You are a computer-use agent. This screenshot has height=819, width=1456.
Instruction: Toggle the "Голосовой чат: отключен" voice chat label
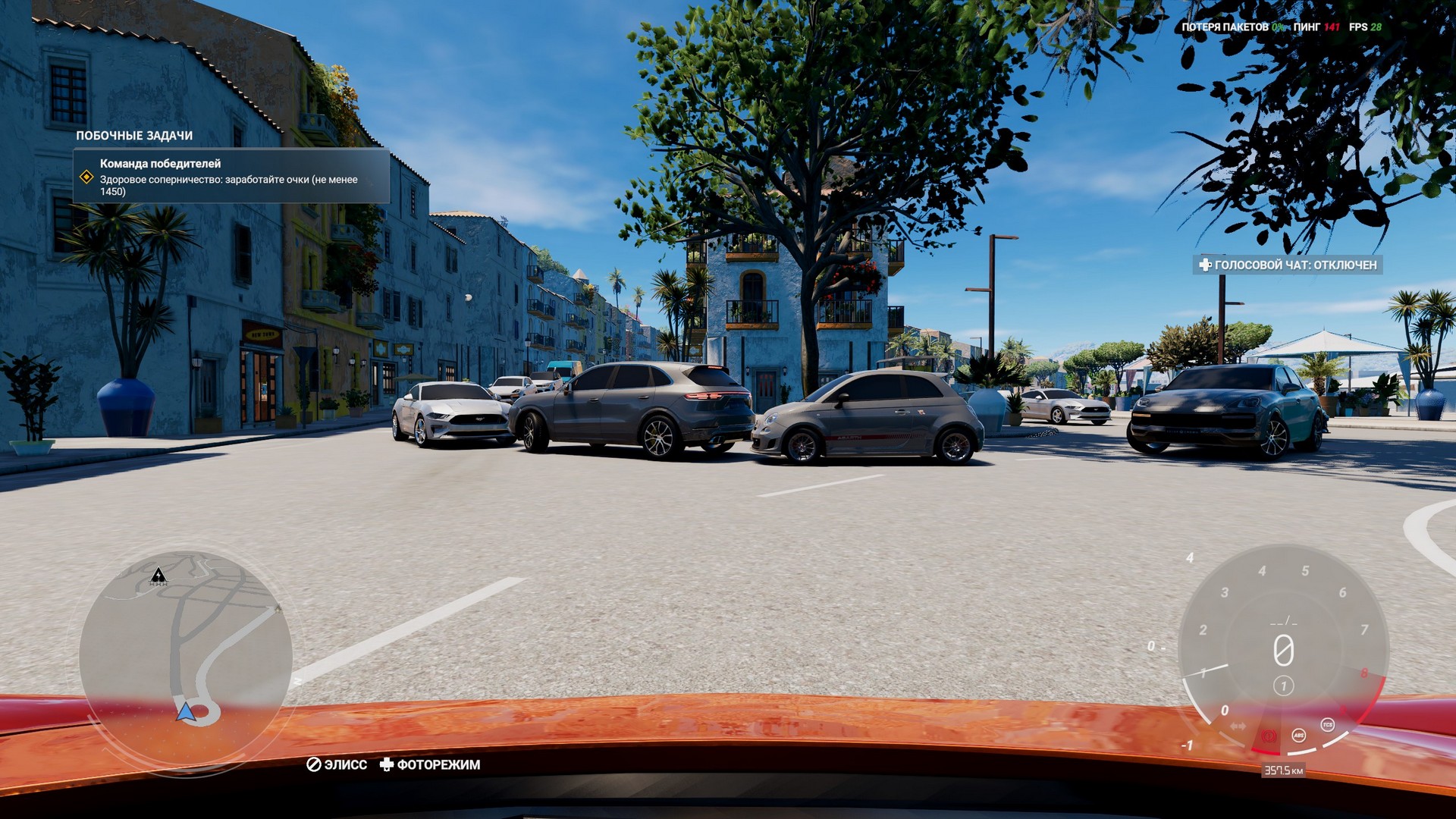pos(1287,265)
